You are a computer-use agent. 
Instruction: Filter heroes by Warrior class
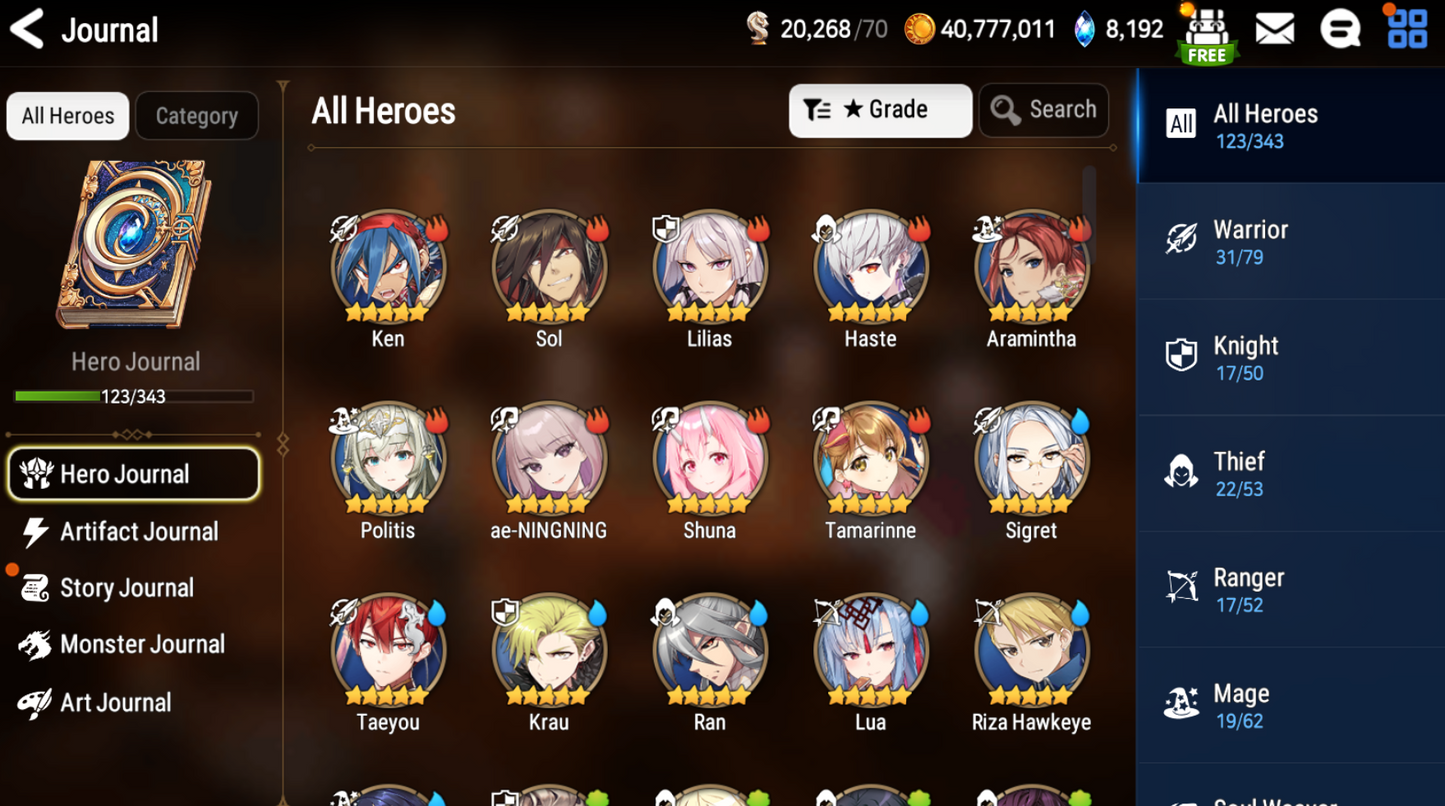pyautogui.click(x=1290, y=242)
